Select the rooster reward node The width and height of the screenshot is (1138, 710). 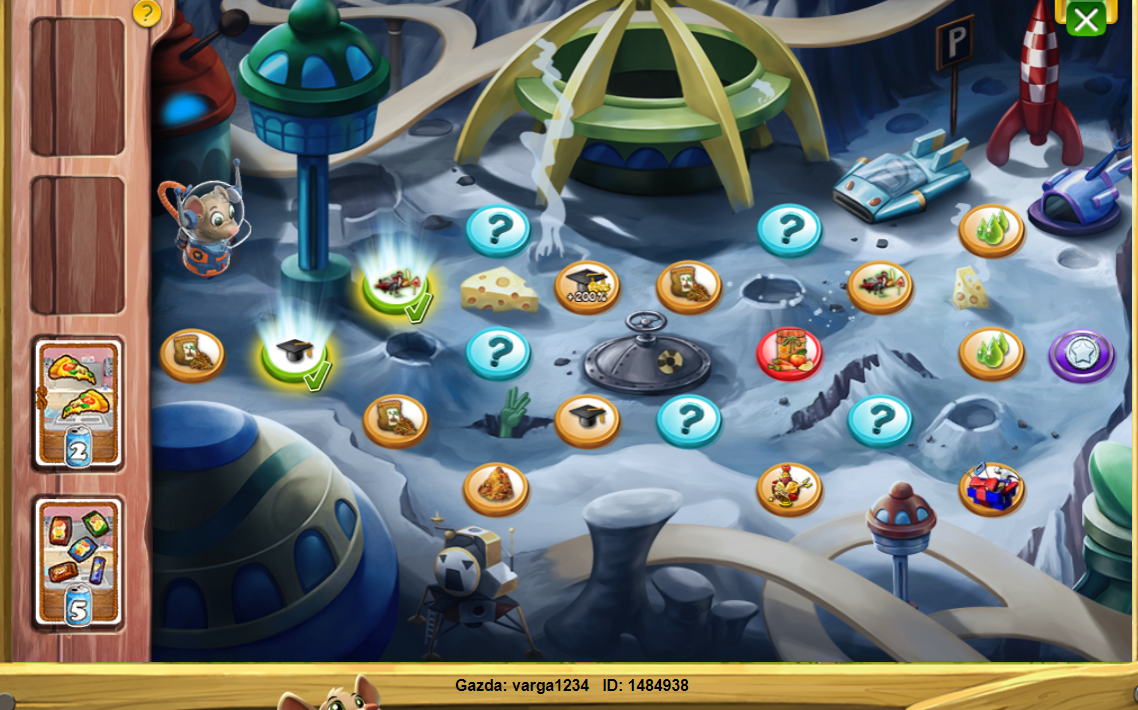click(789, 489)
